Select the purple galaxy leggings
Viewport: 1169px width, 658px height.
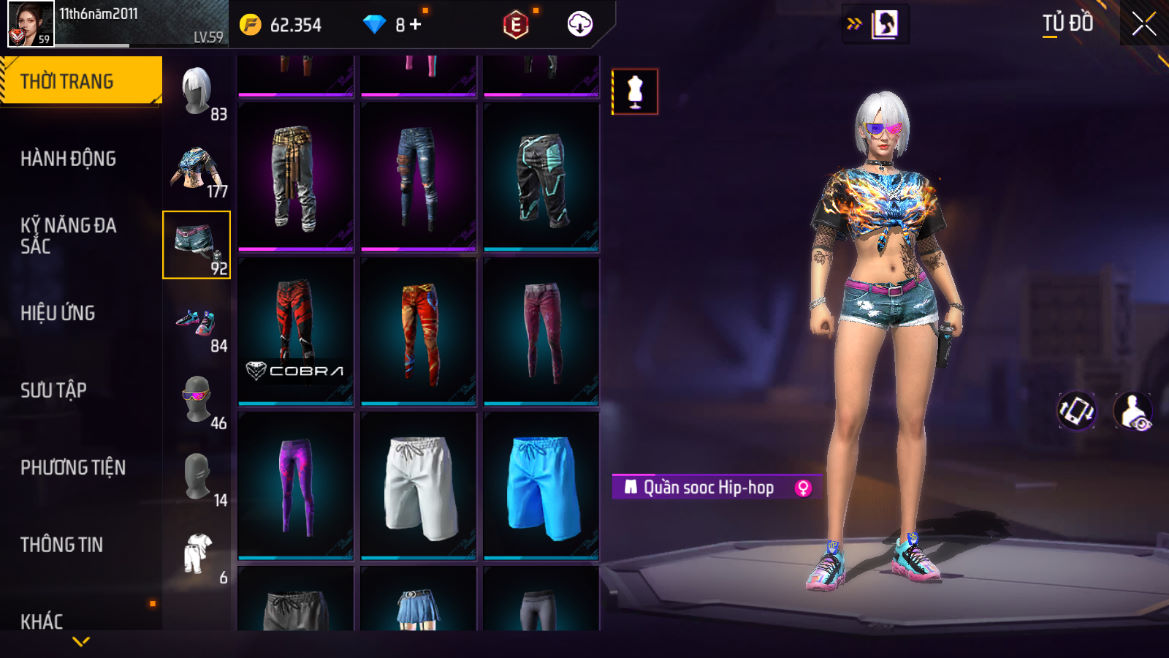296,485
